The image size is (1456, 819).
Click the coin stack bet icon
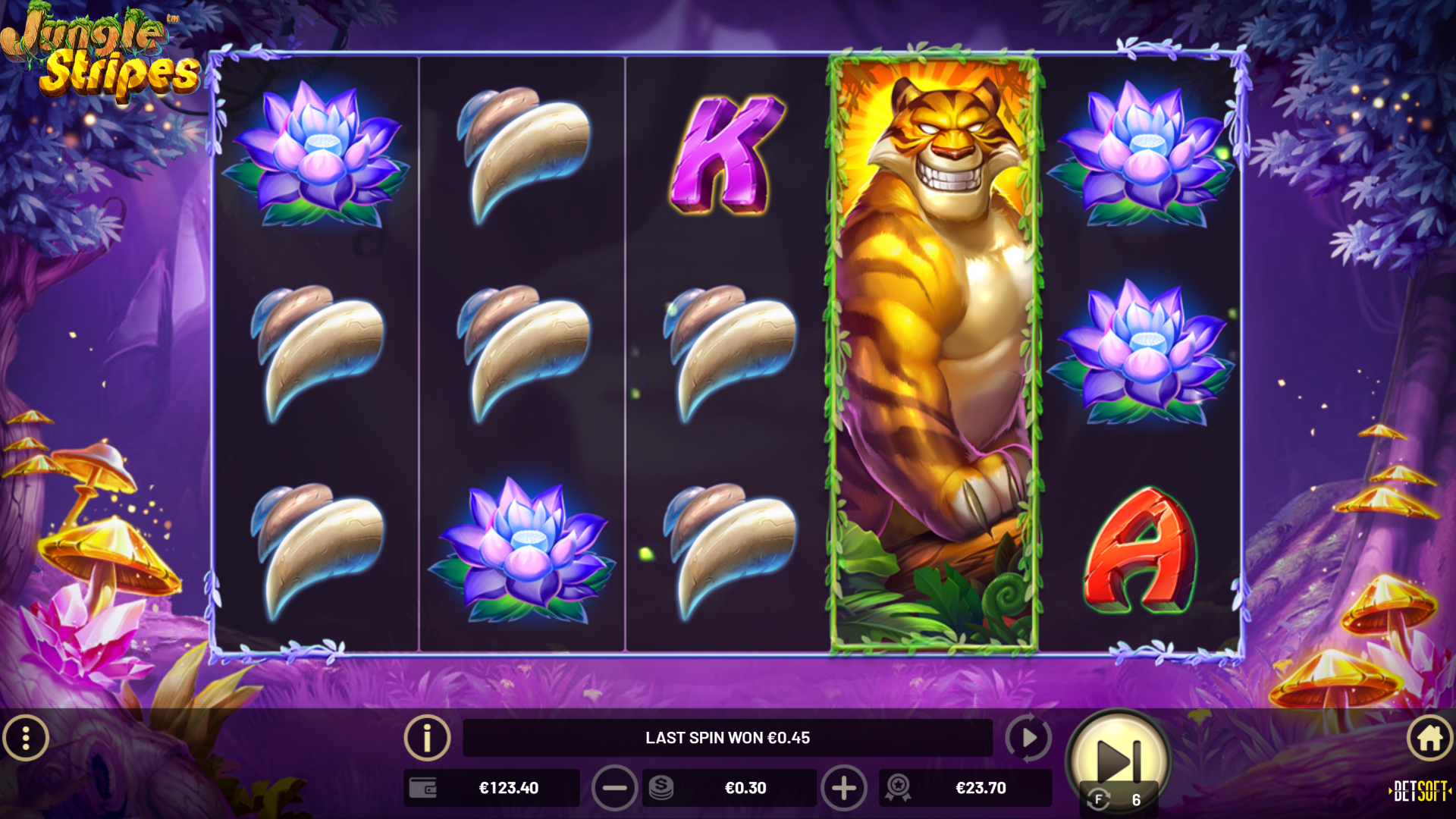coord(661,788)
